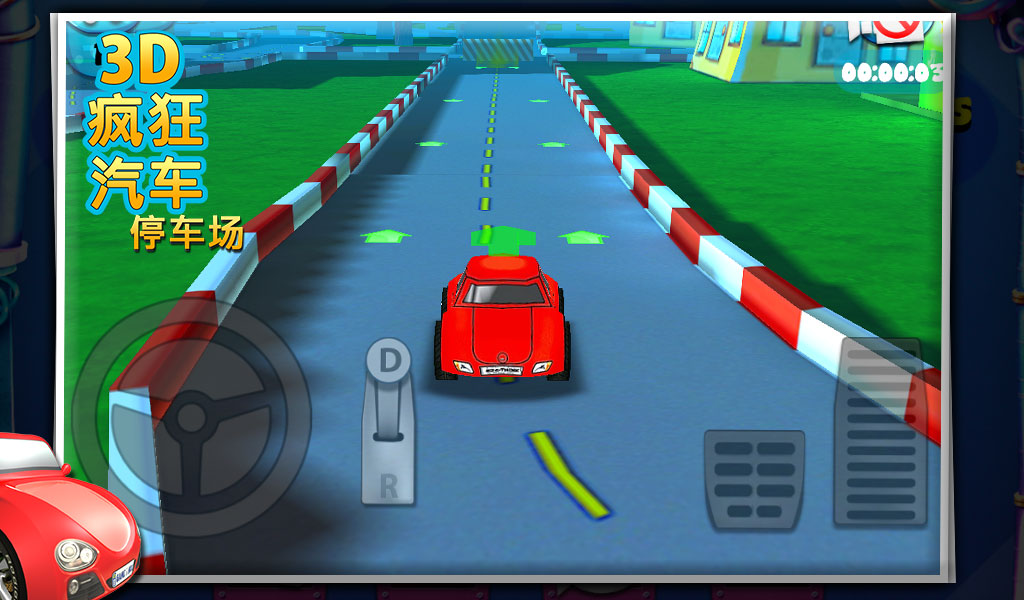Tap the steering wheel control

click(191, 416)
